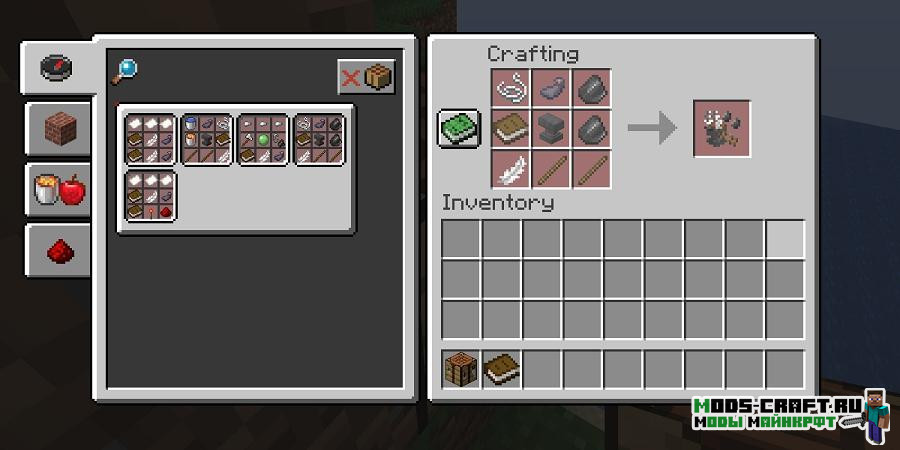900x450 pixels.
Task: Switch to the brick blocks tab
Action: tap(57, 128)
